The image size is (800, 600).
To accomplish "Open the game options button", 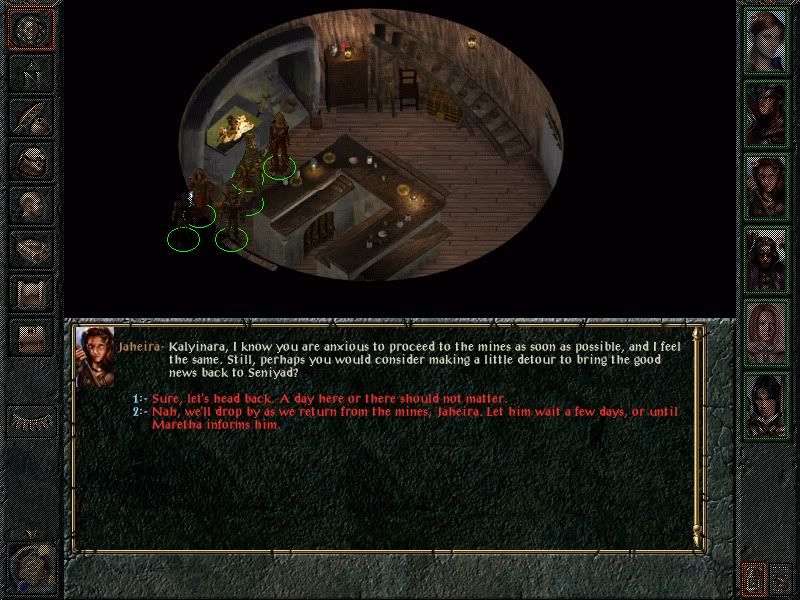I will click(29, 337).
